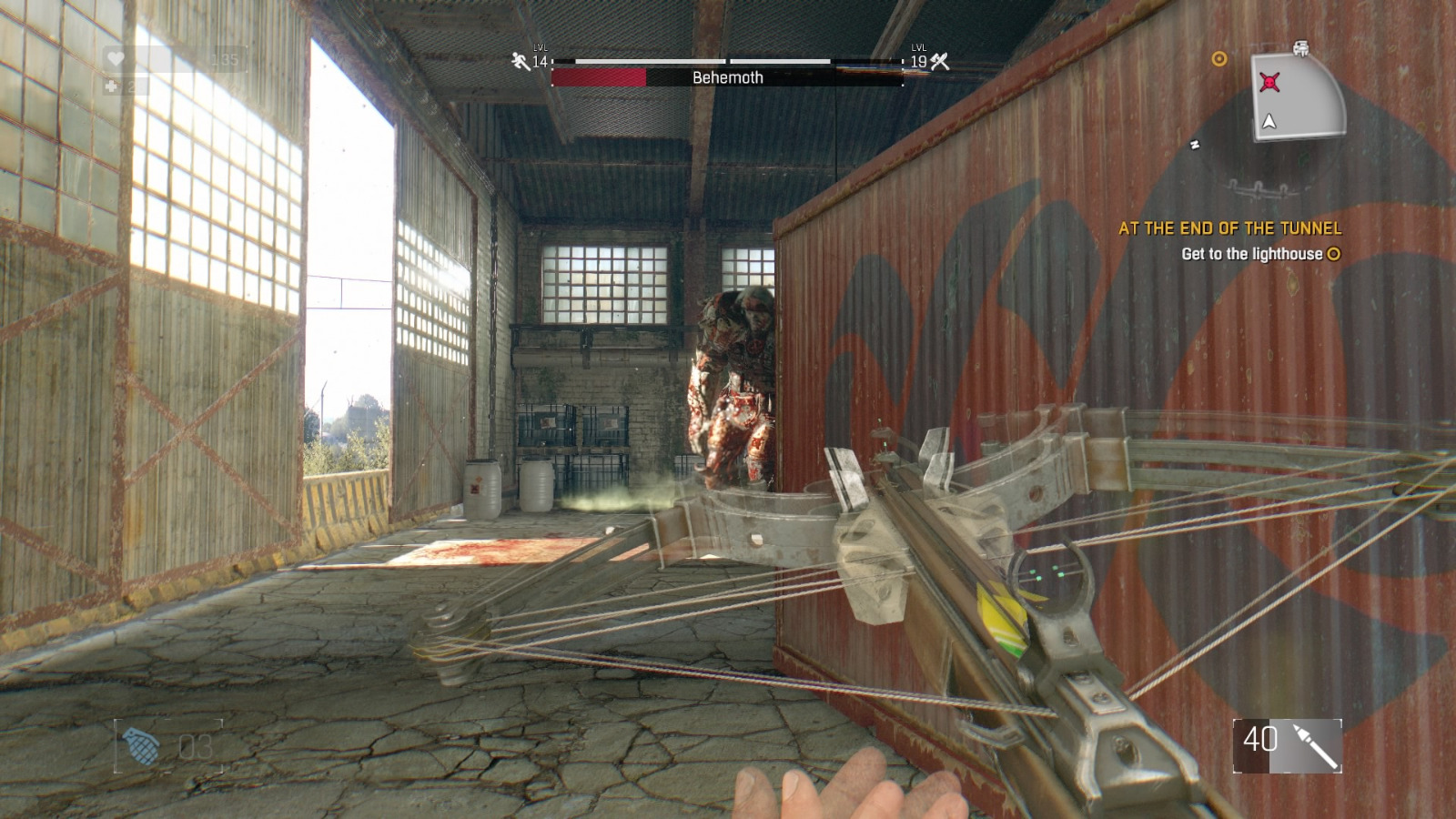Click the Behemoth name label
Viewport: 1456px width, 819px height.
728,78
